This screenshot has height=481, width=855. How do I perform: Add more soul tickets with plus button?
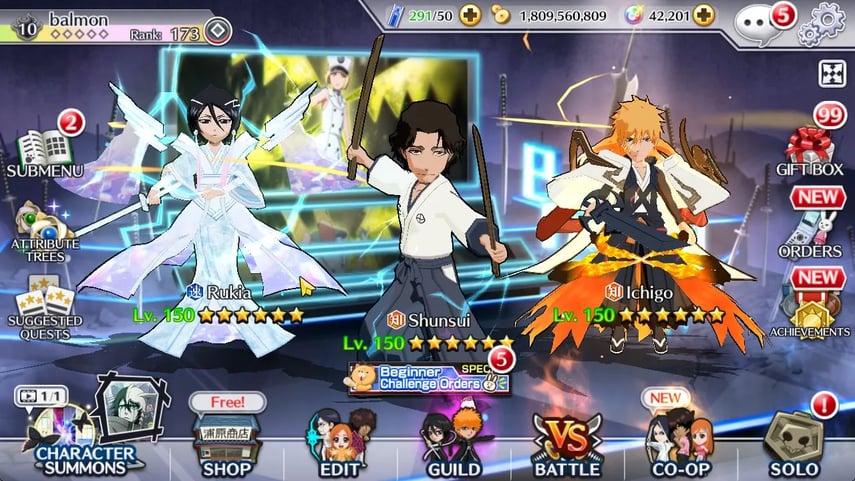pyautogui.click(x=471, y=15)
